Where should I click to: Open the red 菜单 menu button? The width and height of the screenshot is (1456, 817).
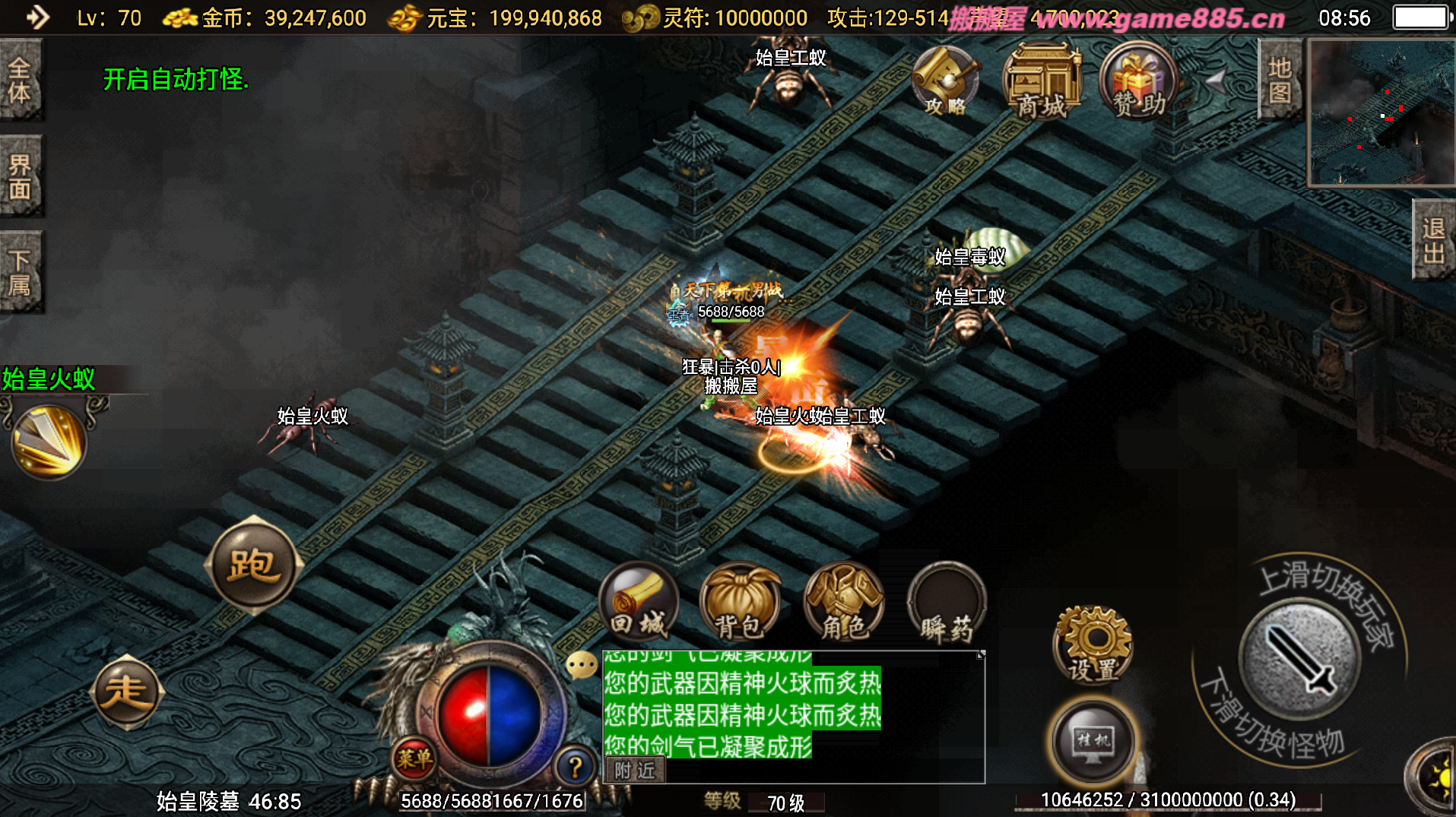coord(414,758)
